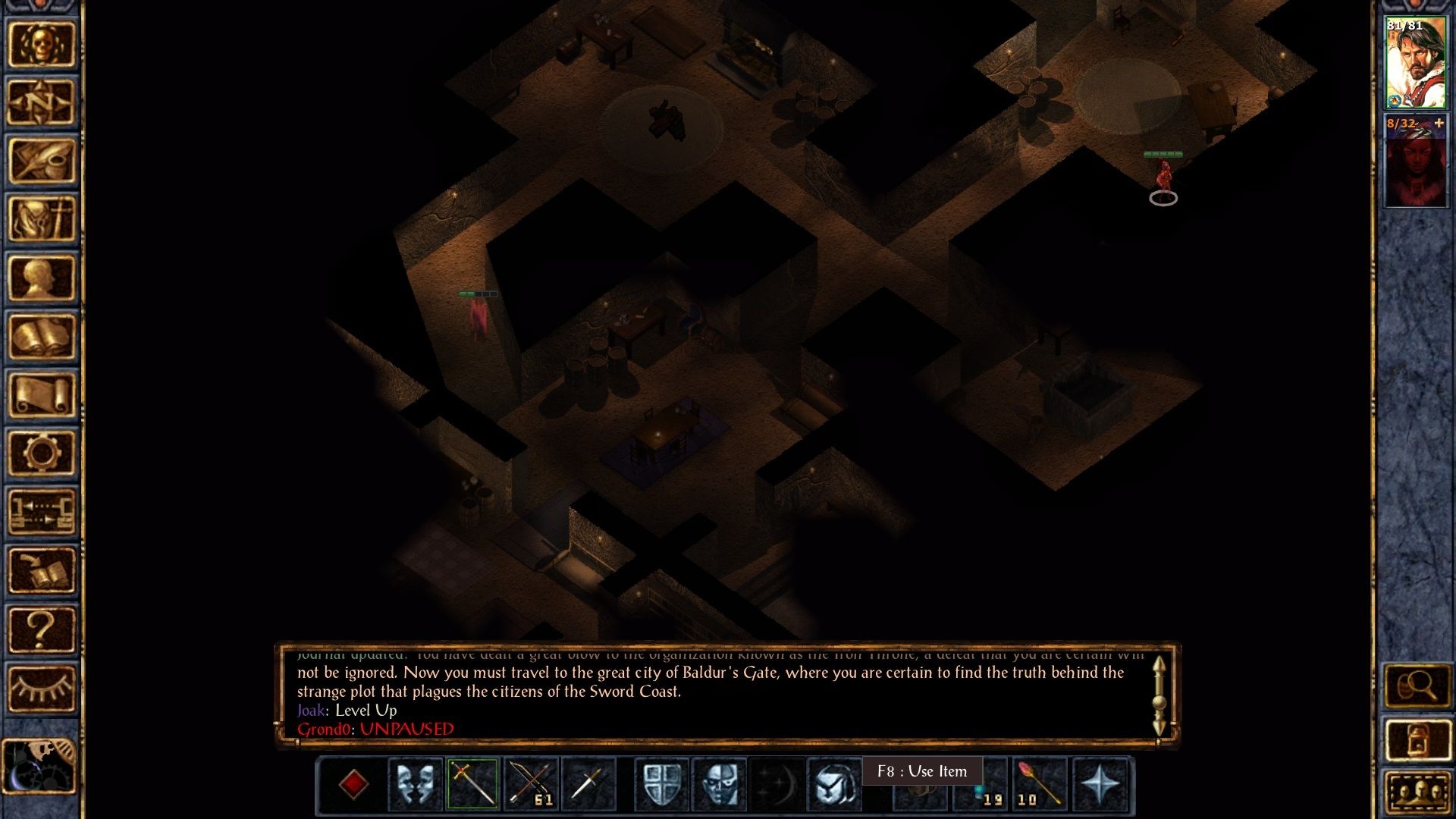Open the priest scroll button

(42, 395)
